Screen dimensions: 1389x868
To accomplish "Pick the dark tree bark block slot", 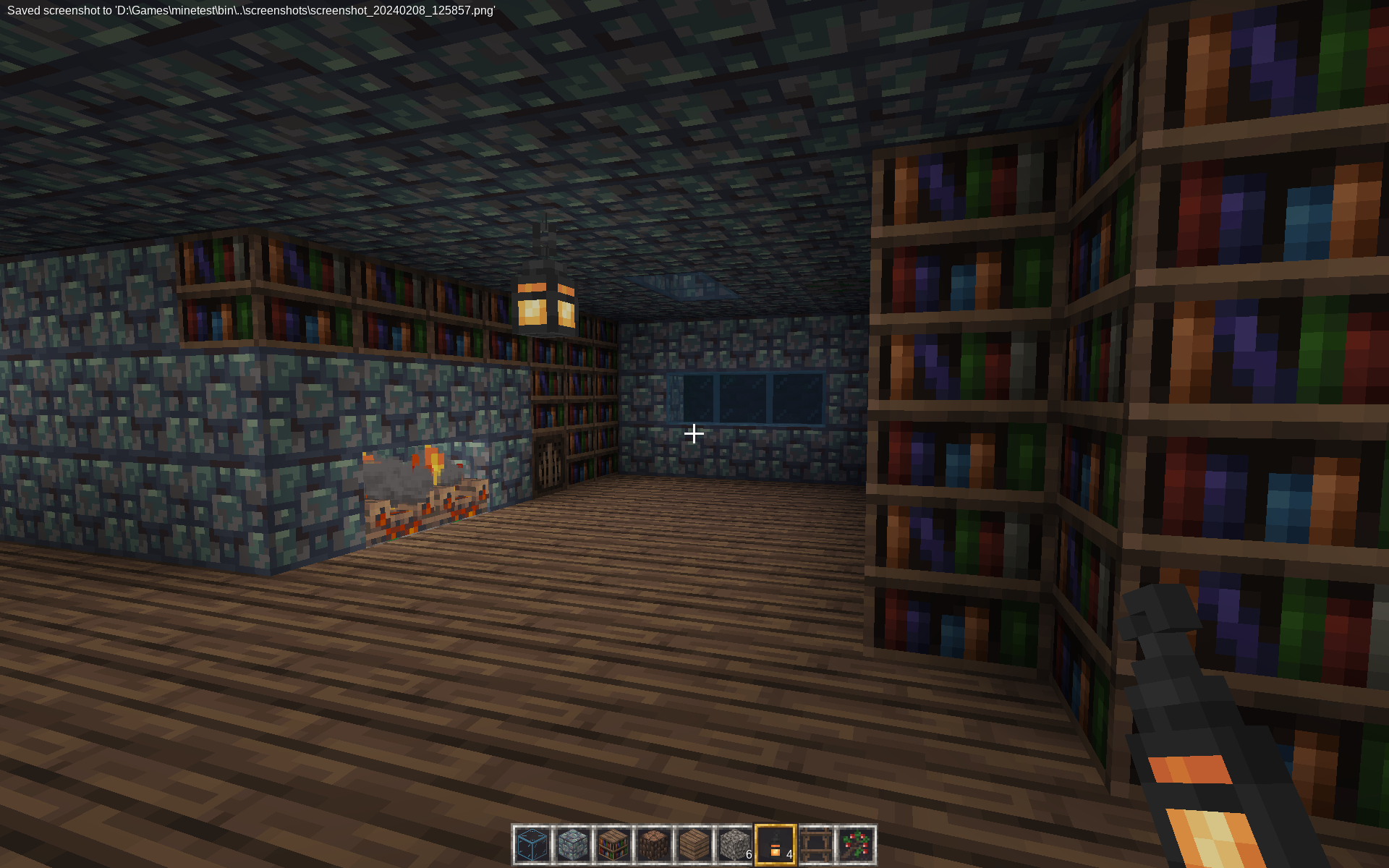I will [654, 845].
